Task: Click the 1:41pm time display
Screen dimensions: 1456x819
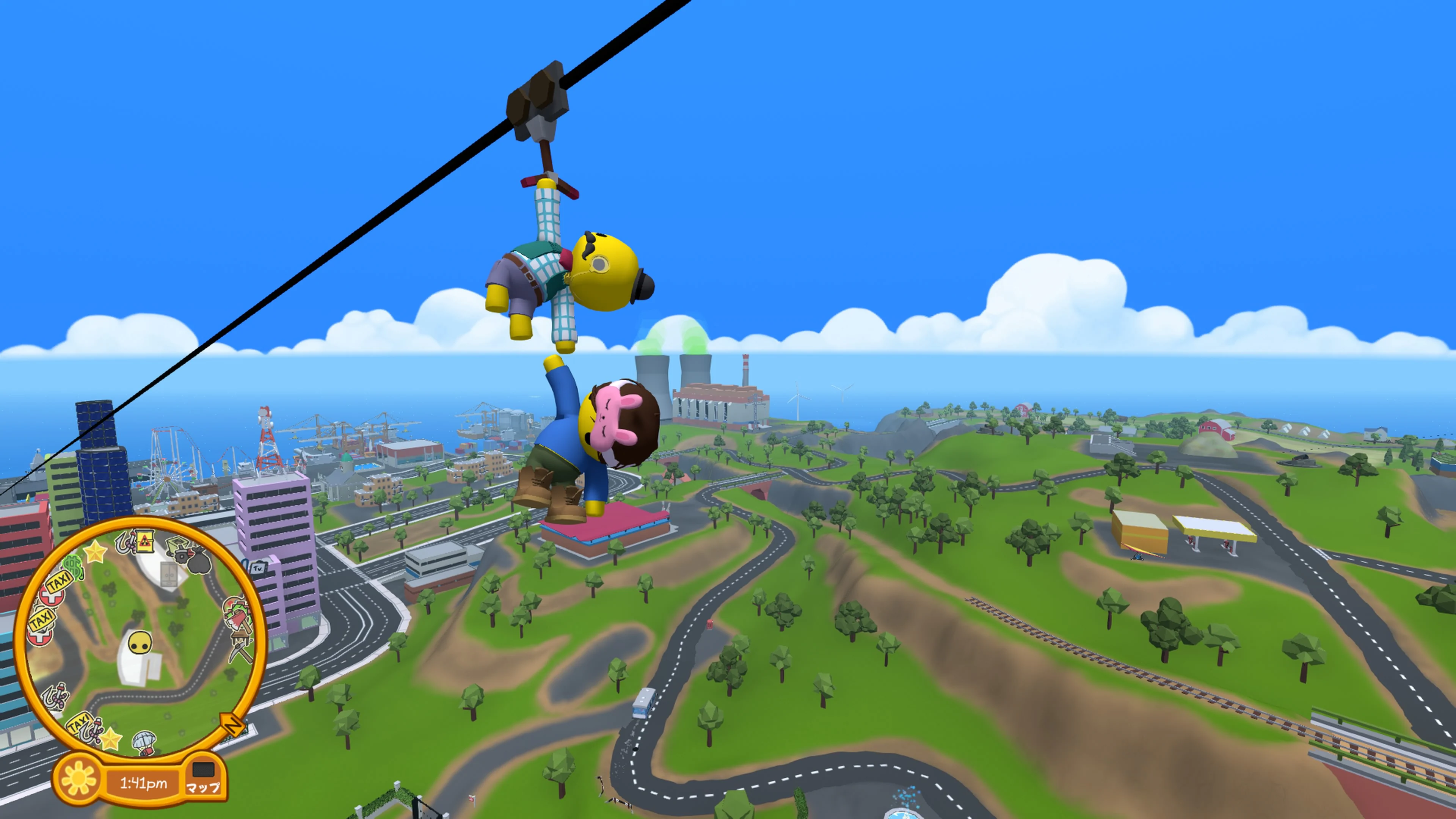Action: click(144, 782)
